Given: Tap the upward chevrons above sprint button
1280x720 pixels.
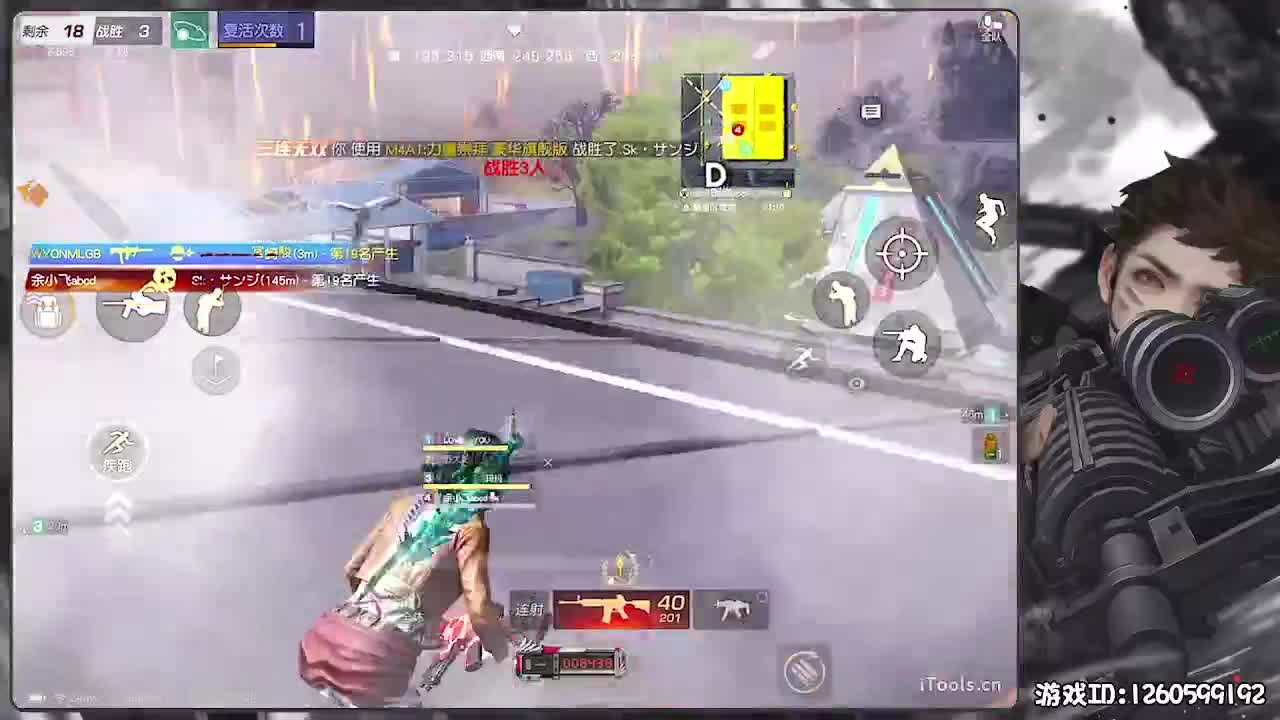Looking at the screenshot, I should pos(118,505).
